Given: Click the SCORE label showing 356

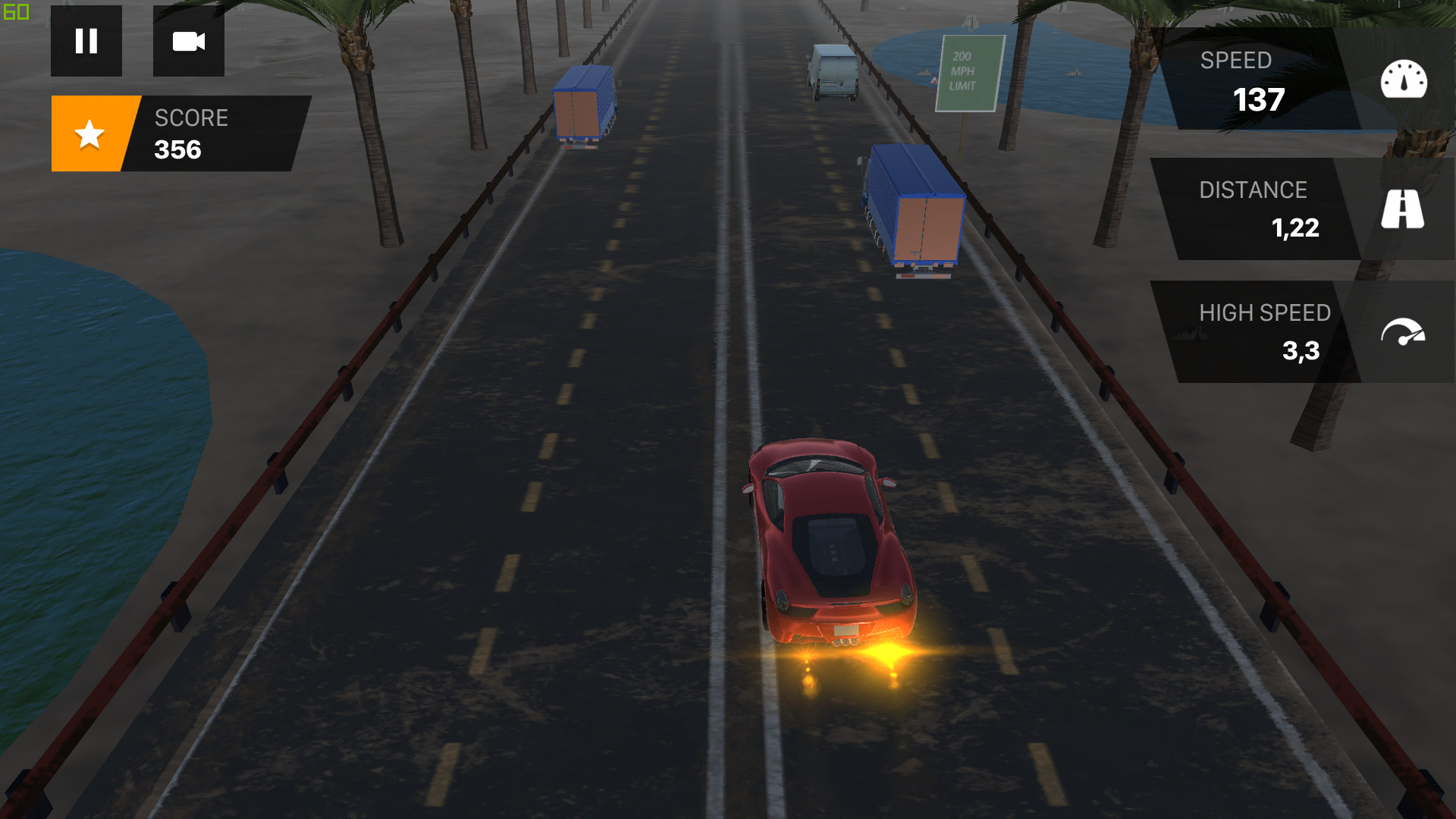Looking at the screenshot, I should coord(191,133).
